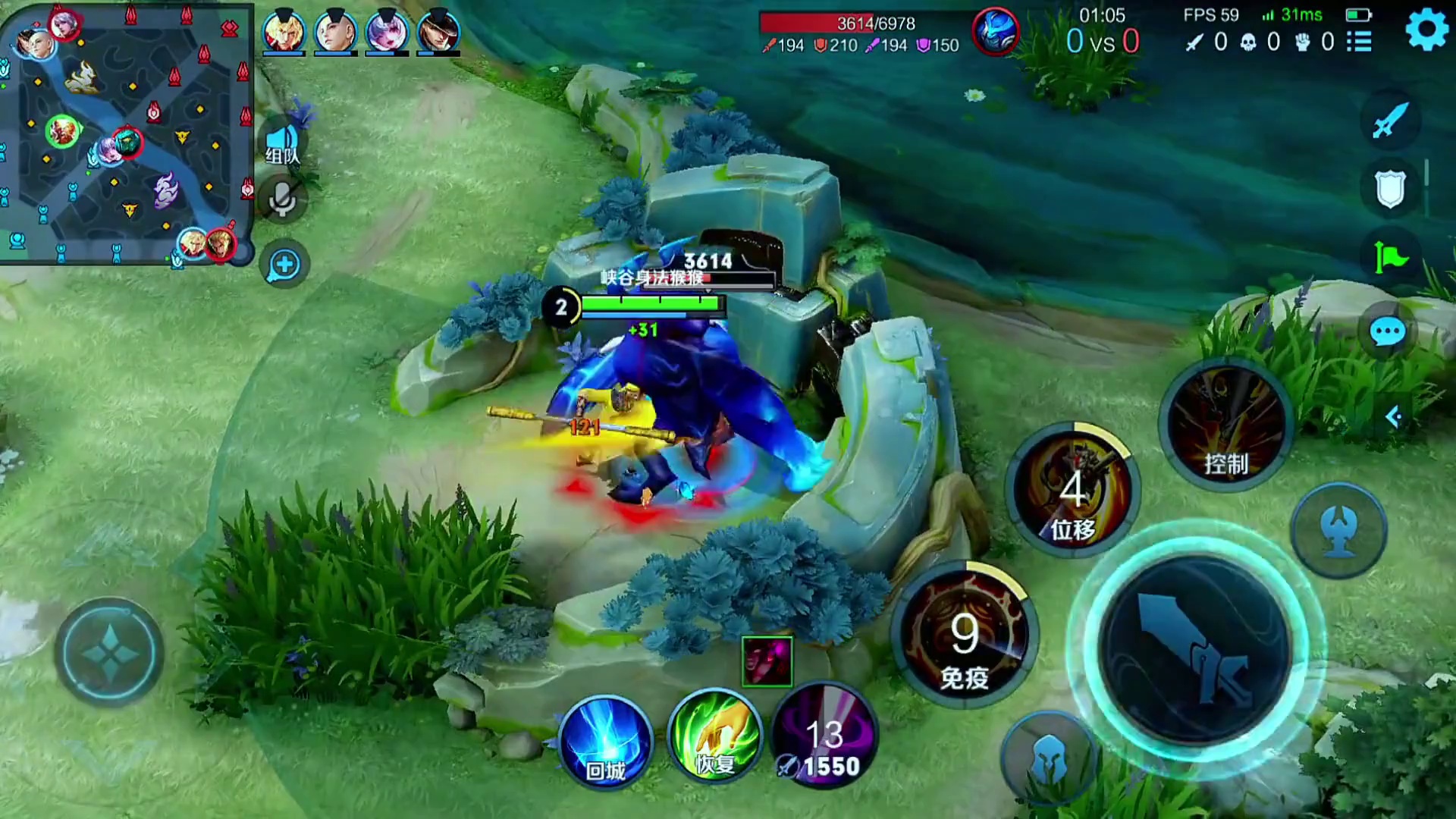Buy the recommended item above the skill bar
This screenshot has height=819, width=1456.
pyautogui.click(x=767, y=661)
